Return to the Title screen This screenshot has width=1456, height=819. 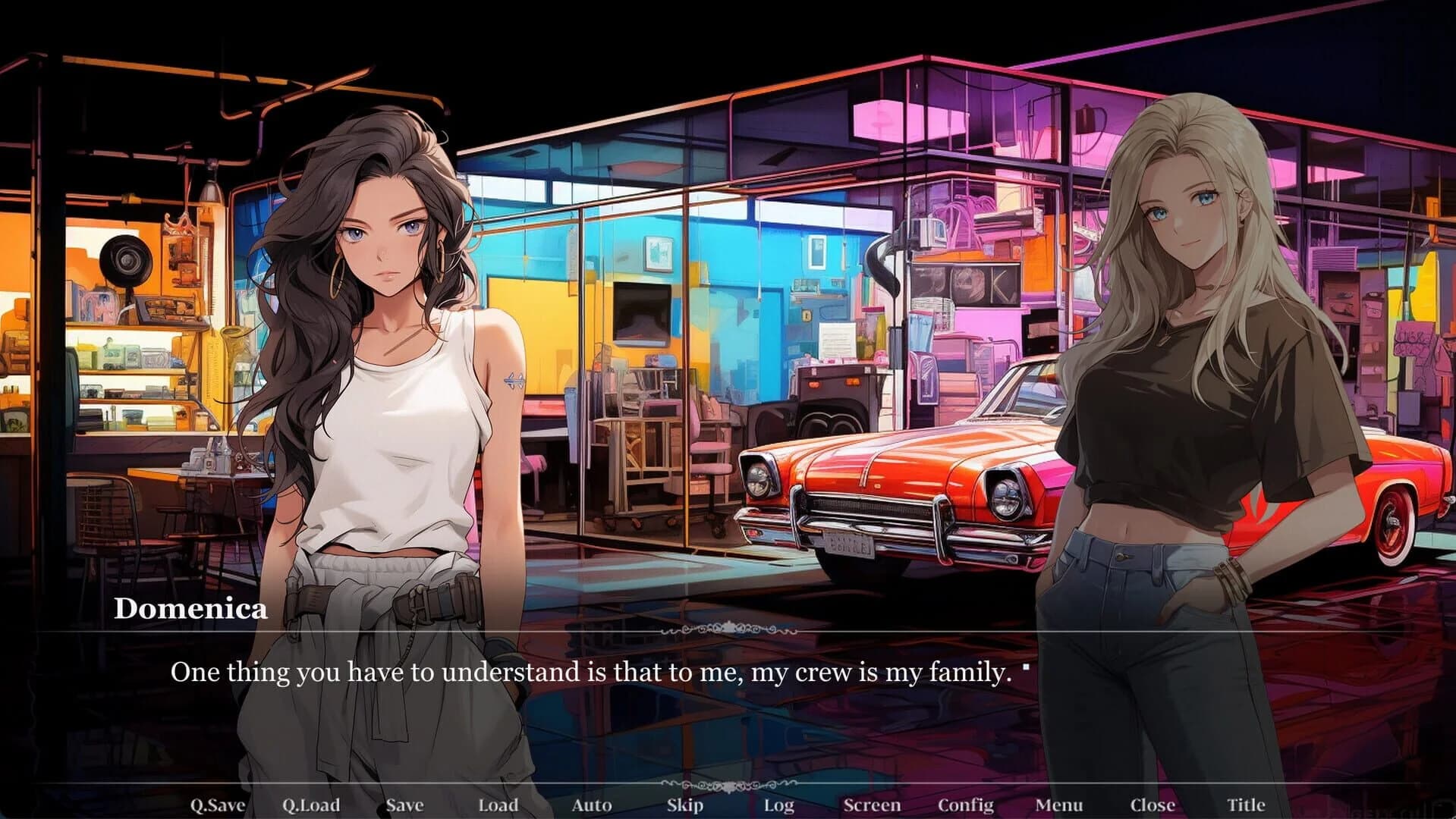[1245, 805]
